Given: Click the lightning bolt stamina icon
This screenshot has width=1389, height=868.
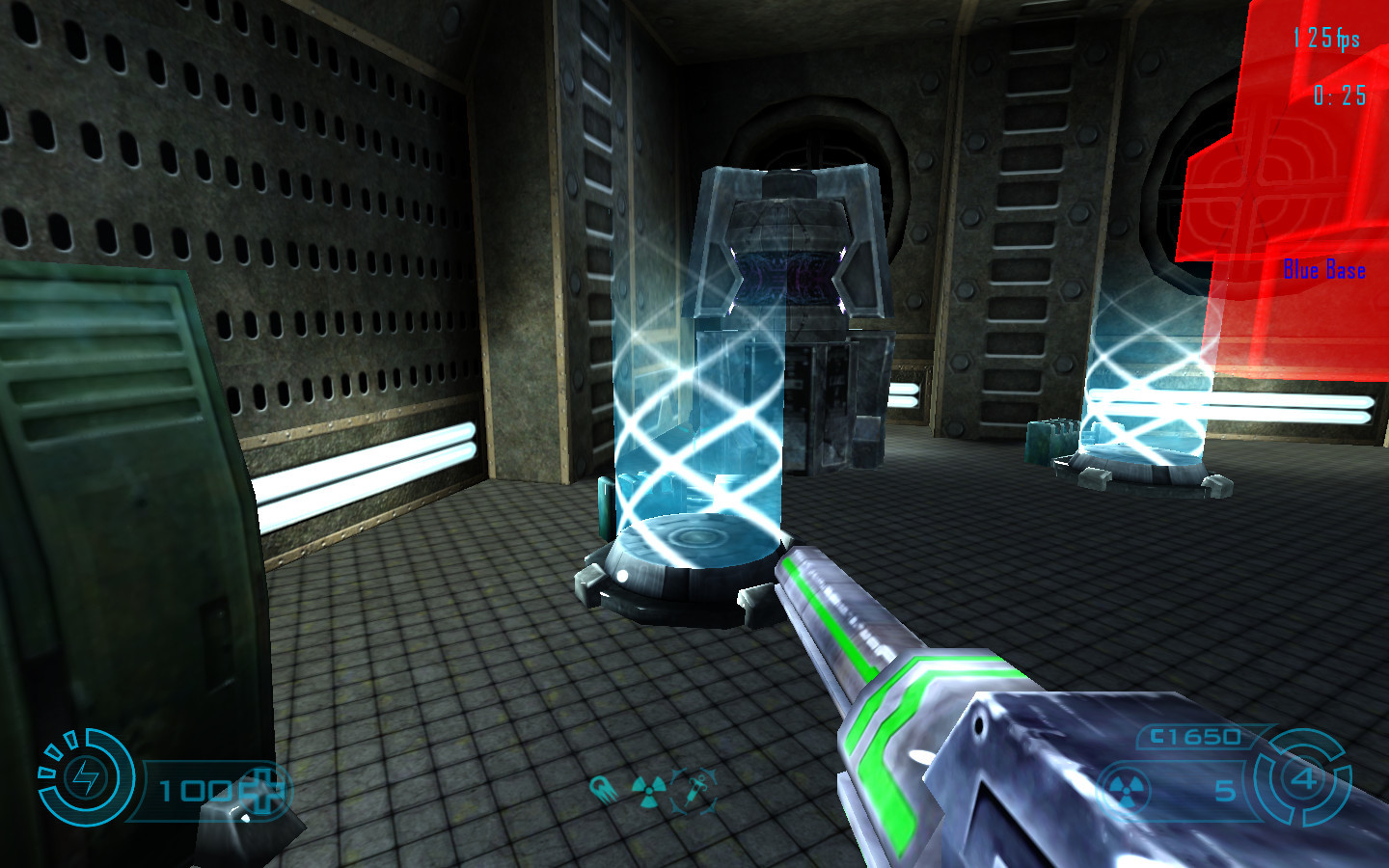Looking at the screenshot, I should 86,777.
